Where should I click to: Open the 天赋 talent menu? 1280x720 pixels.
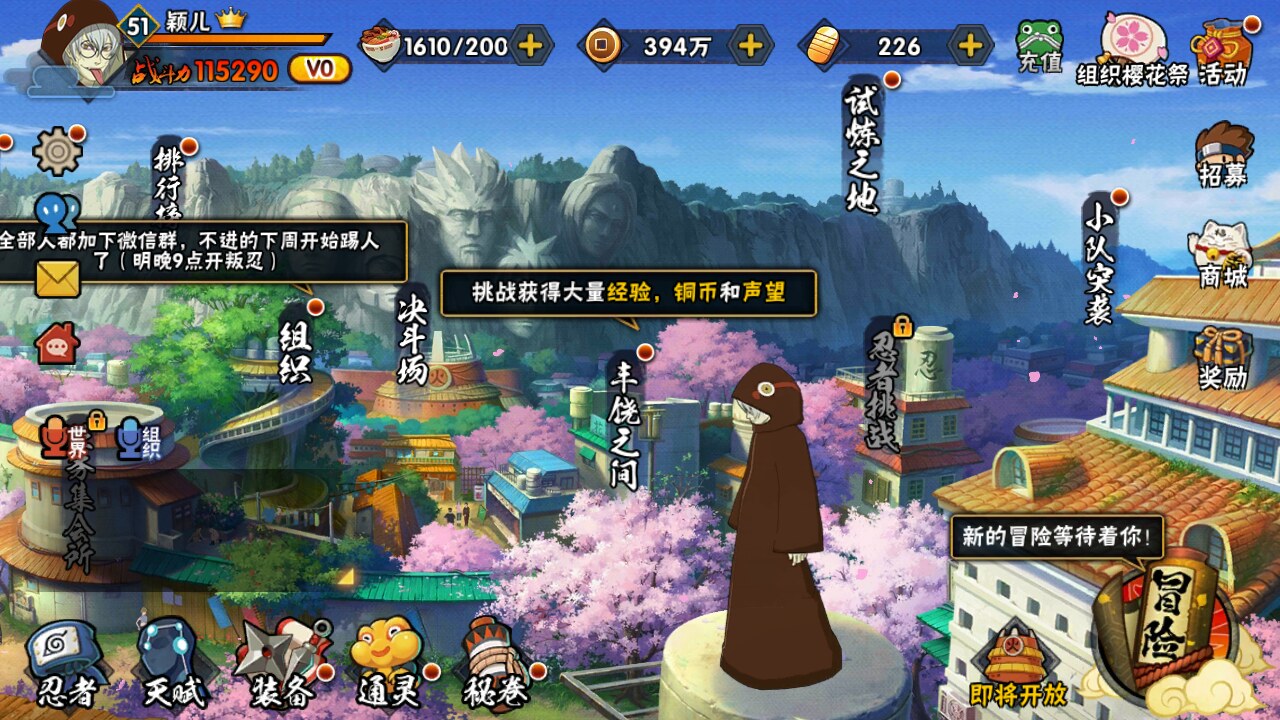click(x=168, y=662)
